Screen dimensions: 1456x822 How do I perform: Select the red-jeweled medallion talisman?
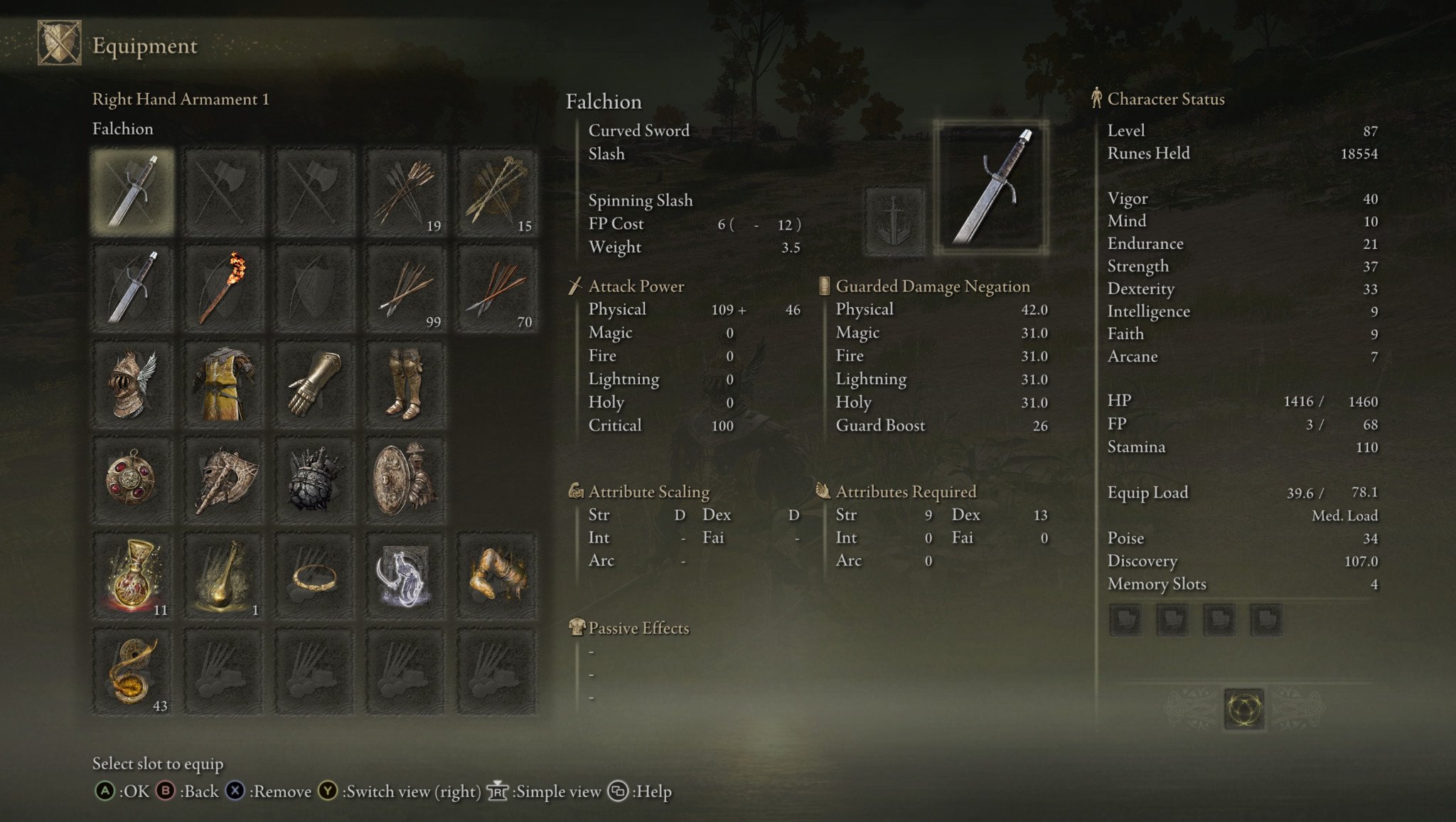tap(133, 481)
